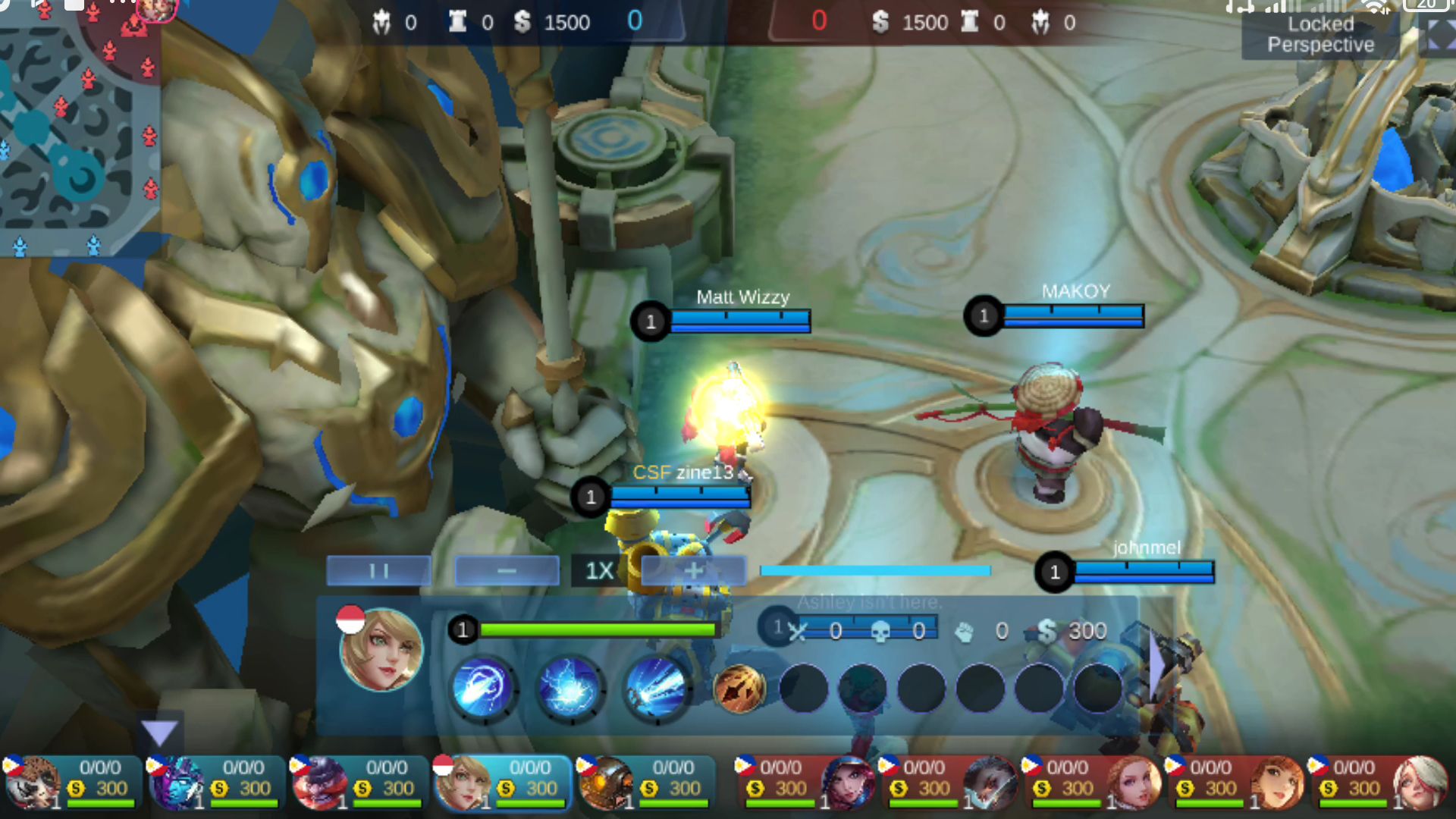The image size is (1456, 819).
Task: View the blue dash skill icon
Action: tap(484, 688)
